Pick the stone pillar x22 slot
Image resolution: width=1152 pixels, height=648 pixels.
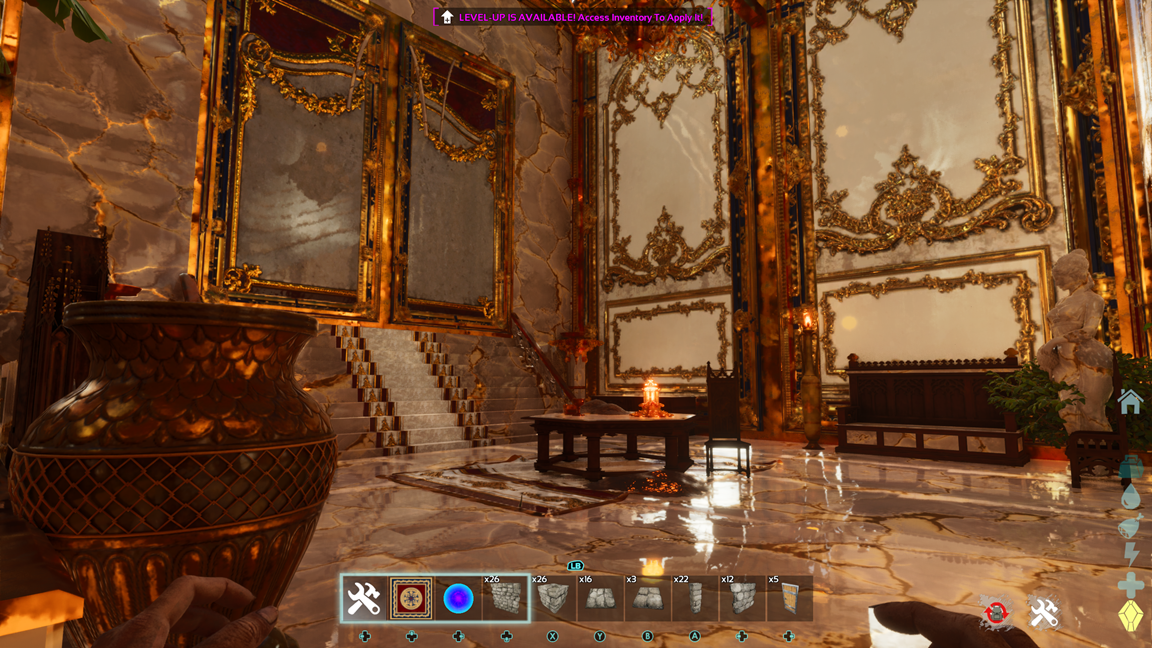pos(695,598)
